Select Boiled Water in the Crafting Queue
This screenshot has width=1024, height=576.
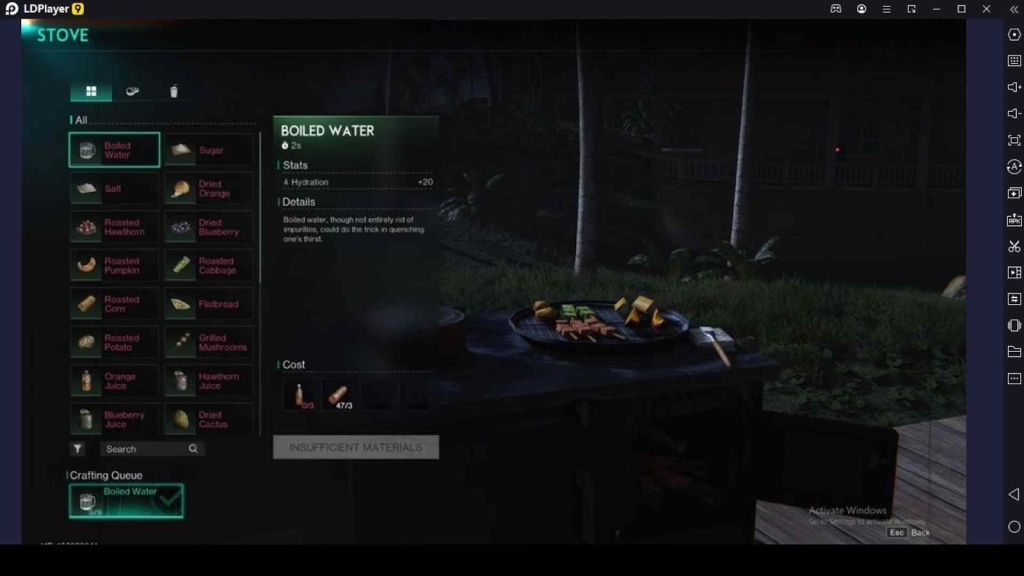tap(126, 501)
